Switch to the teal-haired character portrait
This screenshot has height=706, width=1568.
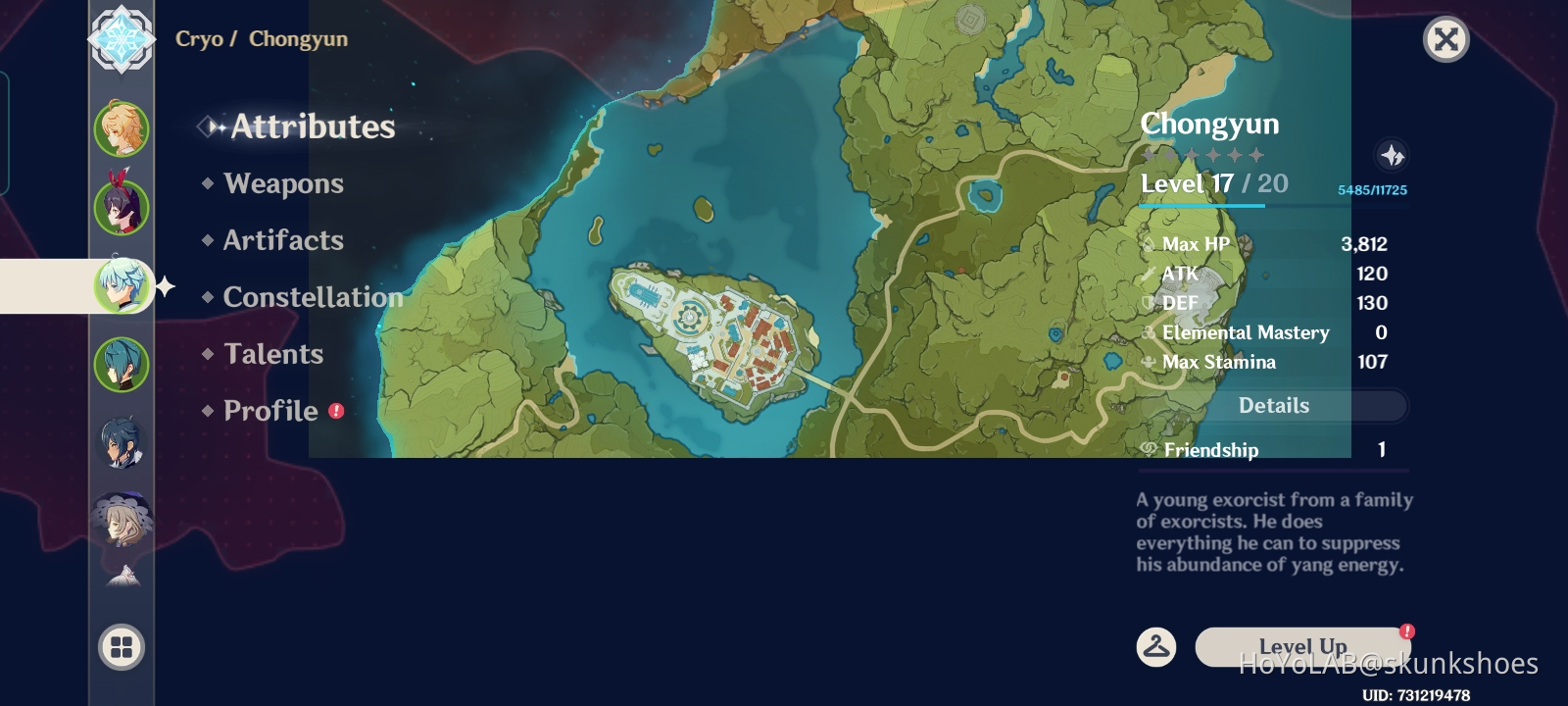[x=120, y=365]
